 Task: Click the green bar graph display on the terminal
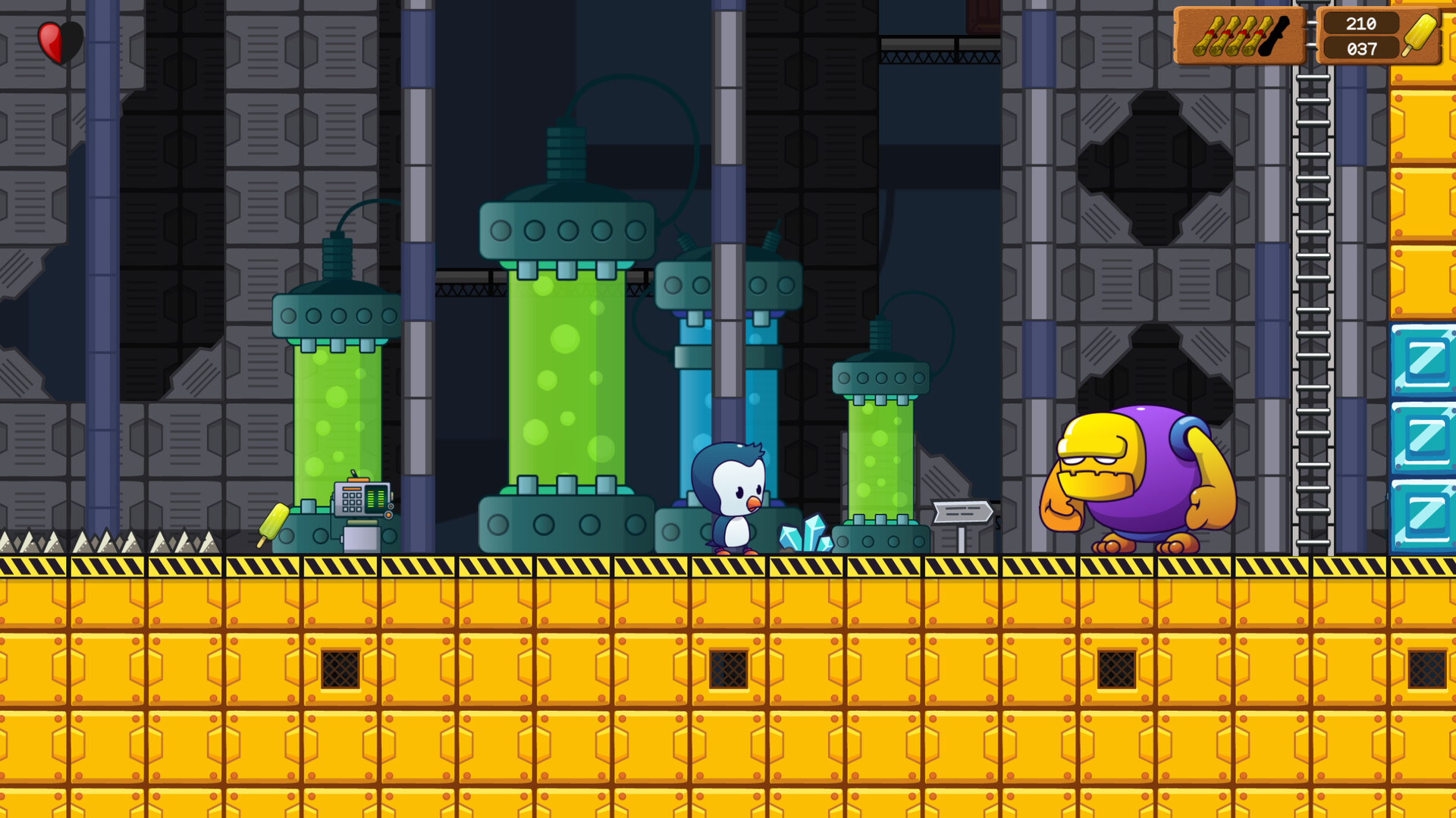click(376, 497)
